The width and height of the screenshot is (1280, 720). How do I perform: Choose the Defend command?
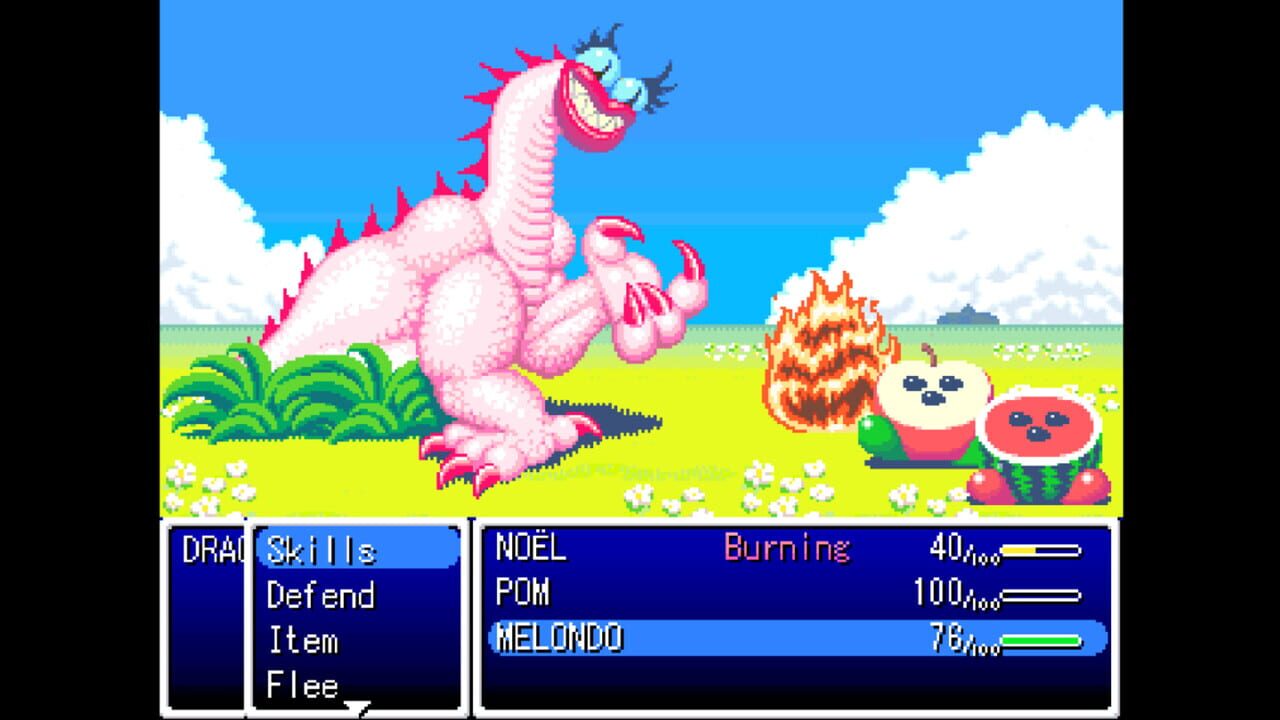320,595
